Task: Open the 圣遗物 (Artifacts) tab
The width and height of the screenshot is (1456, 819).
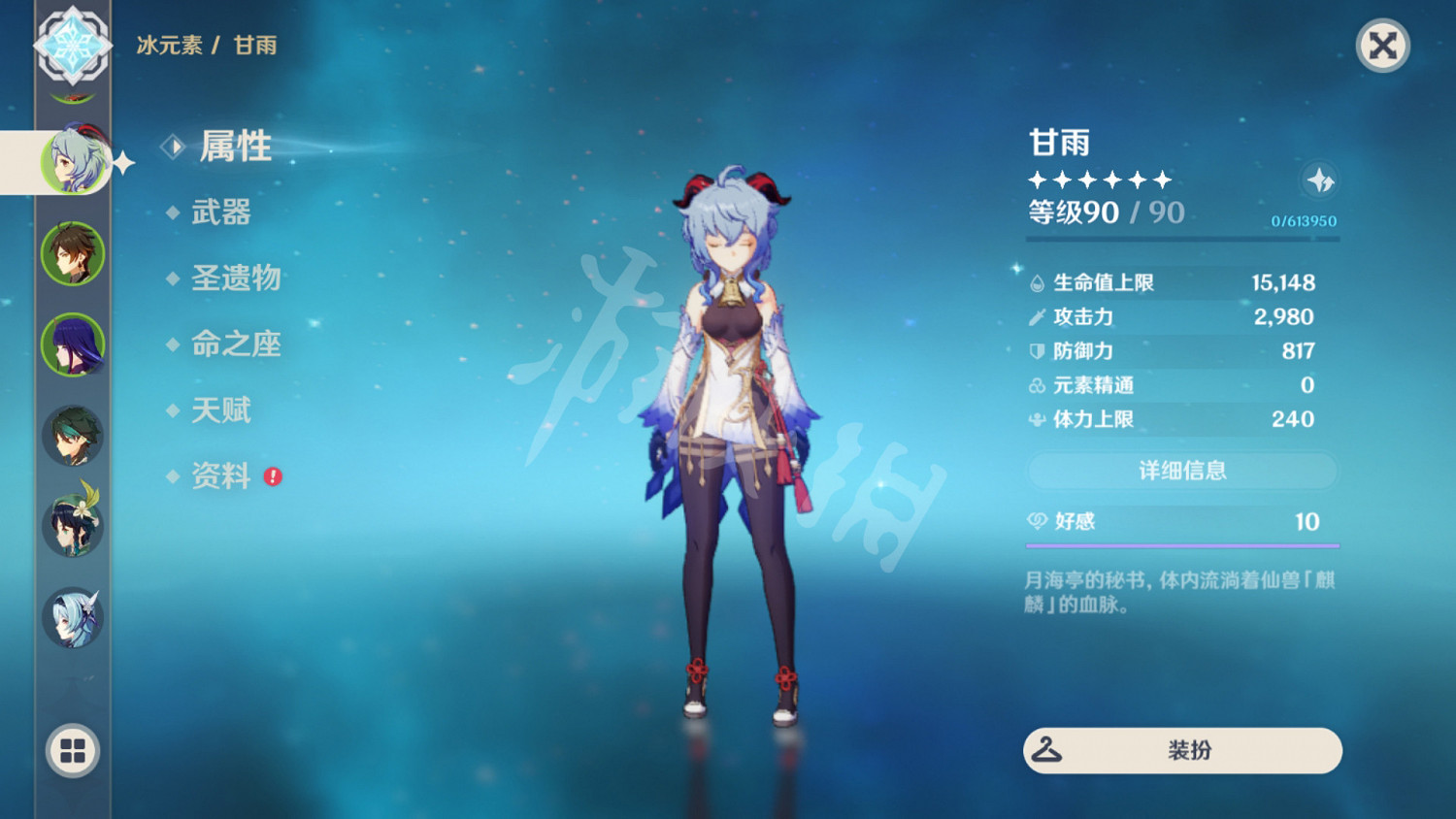Action: coord(237,279)
